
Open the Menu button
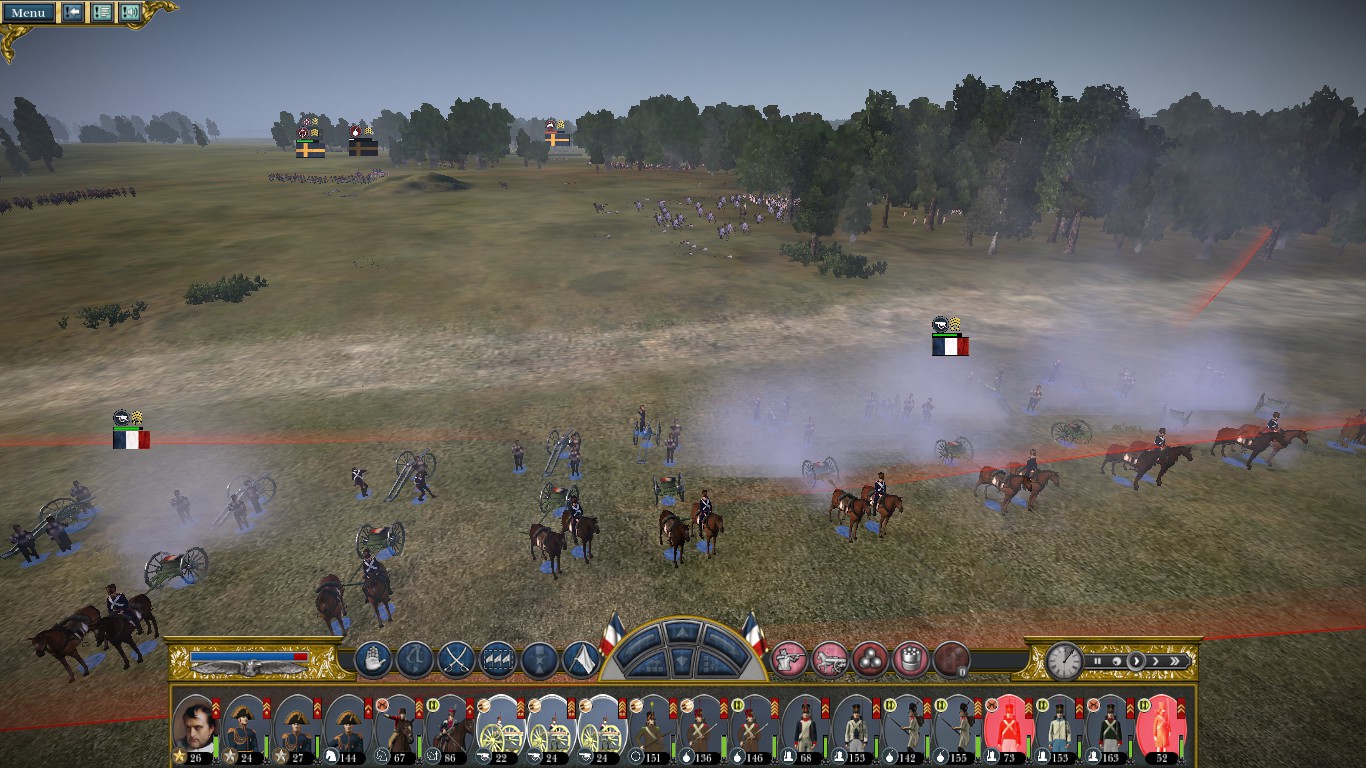pos(28,13)
